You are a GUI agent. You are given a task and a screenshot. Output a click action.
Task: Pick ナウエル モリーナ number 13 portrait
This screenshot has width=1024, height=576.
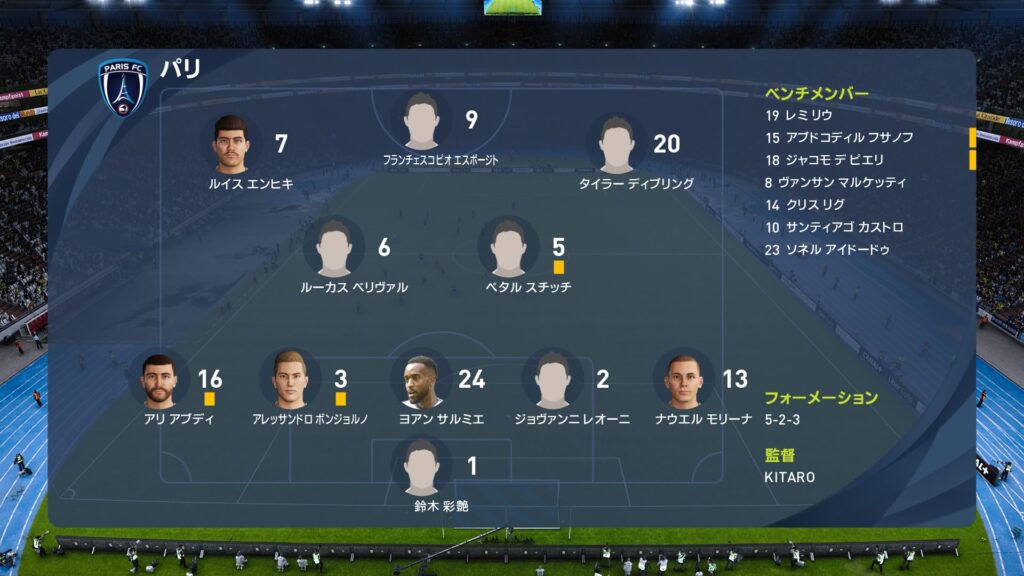coord(684,380)
